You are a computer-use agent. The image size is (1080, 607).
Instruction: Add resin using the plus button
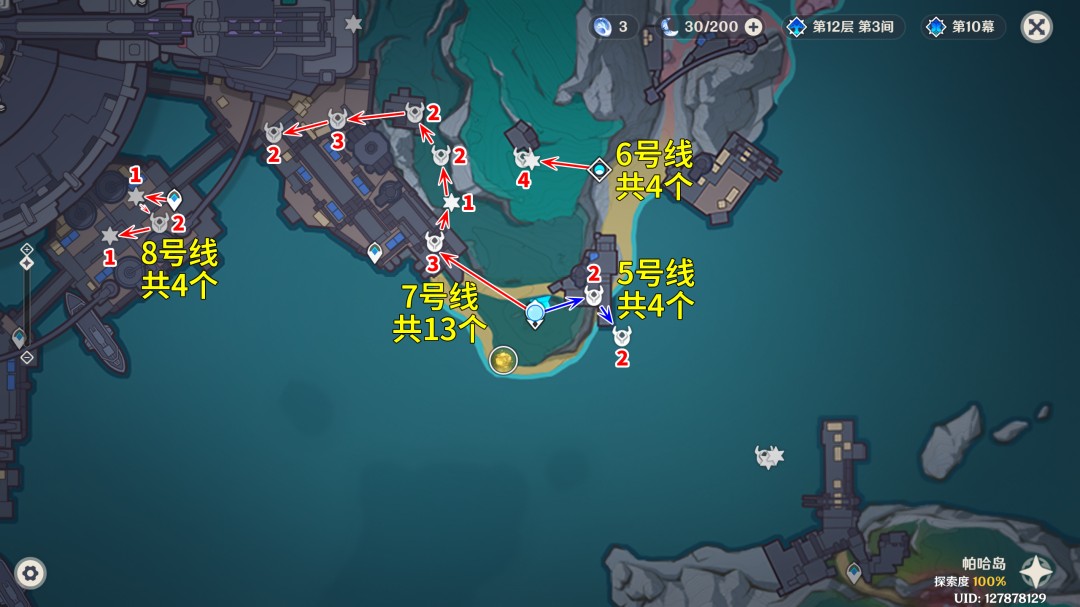(753, 27)
